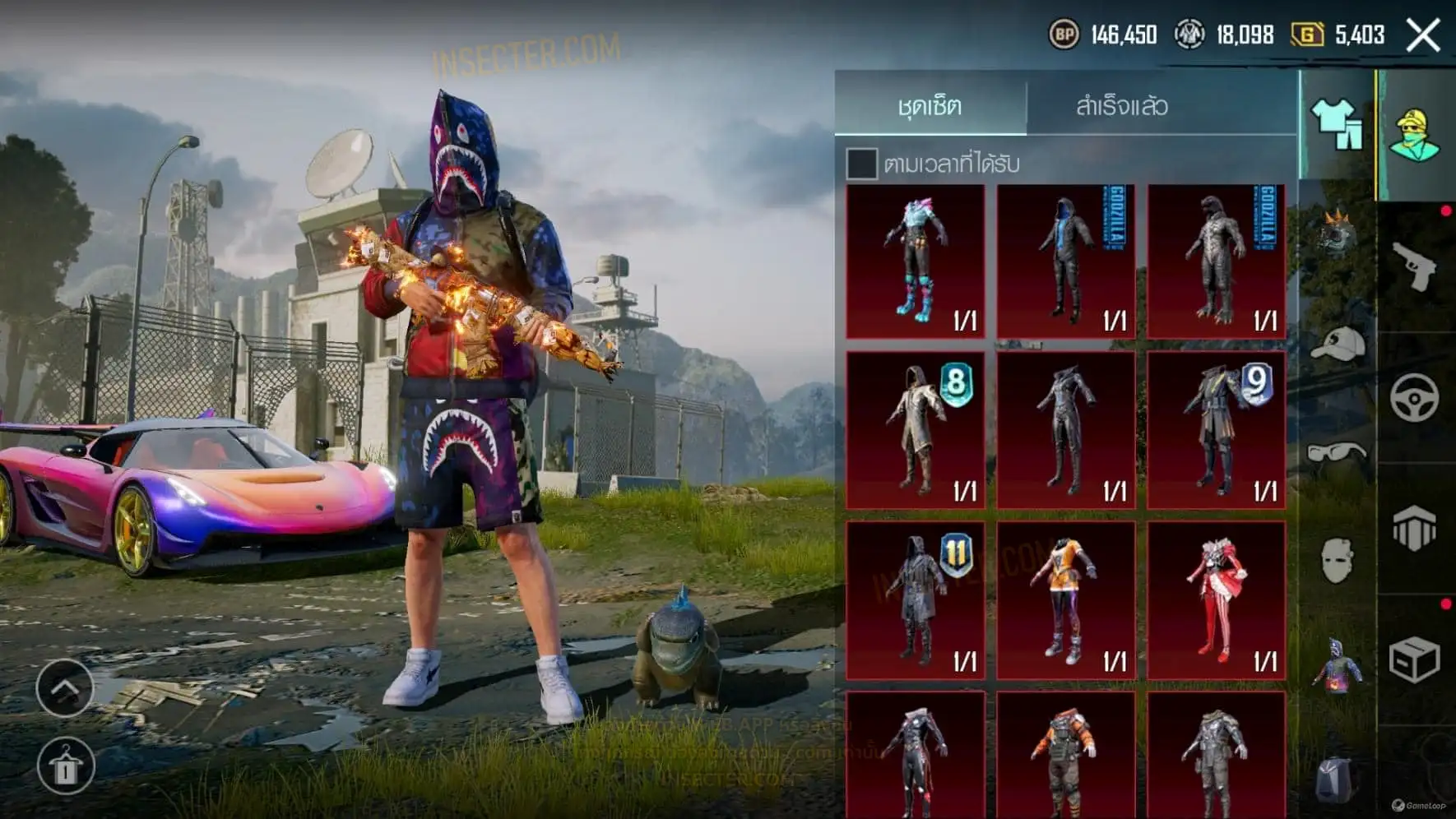
Task: Open the face mask category
Action: (x=1336, y=561)
